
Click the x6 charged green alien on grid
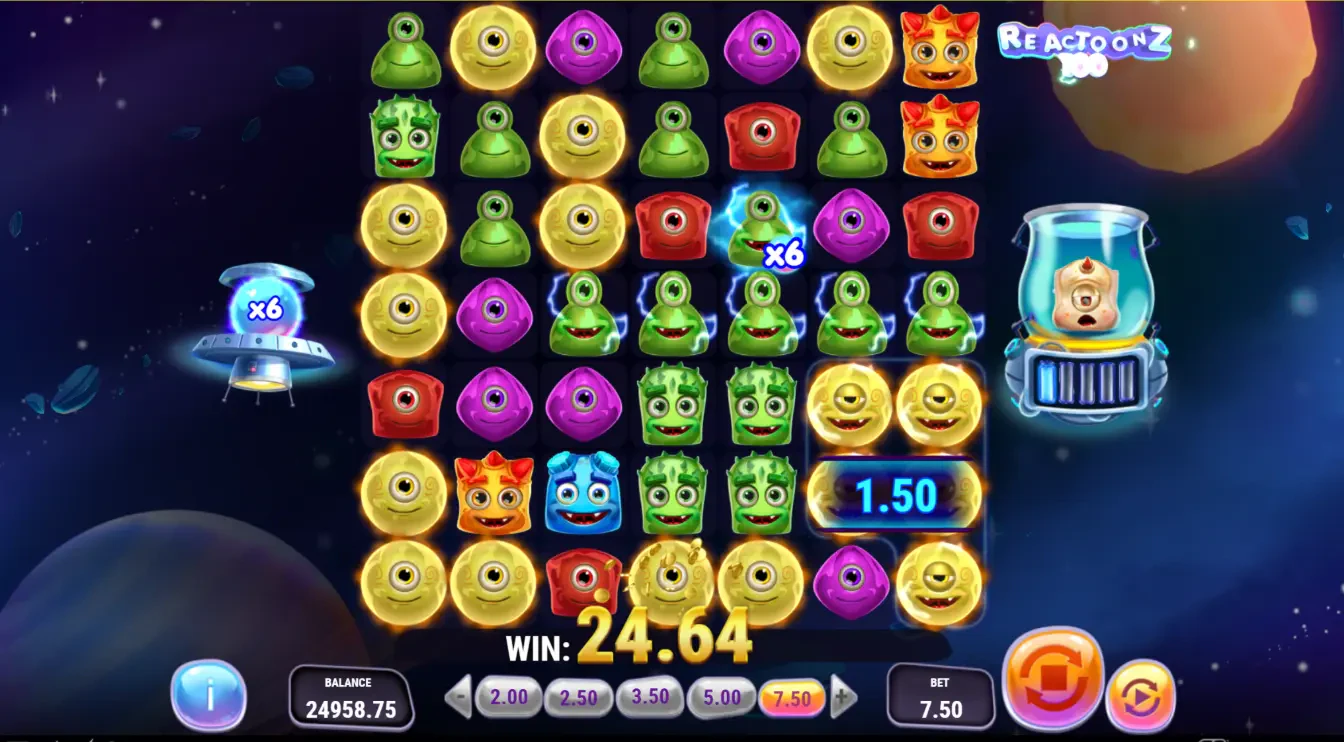coord(763,227)
